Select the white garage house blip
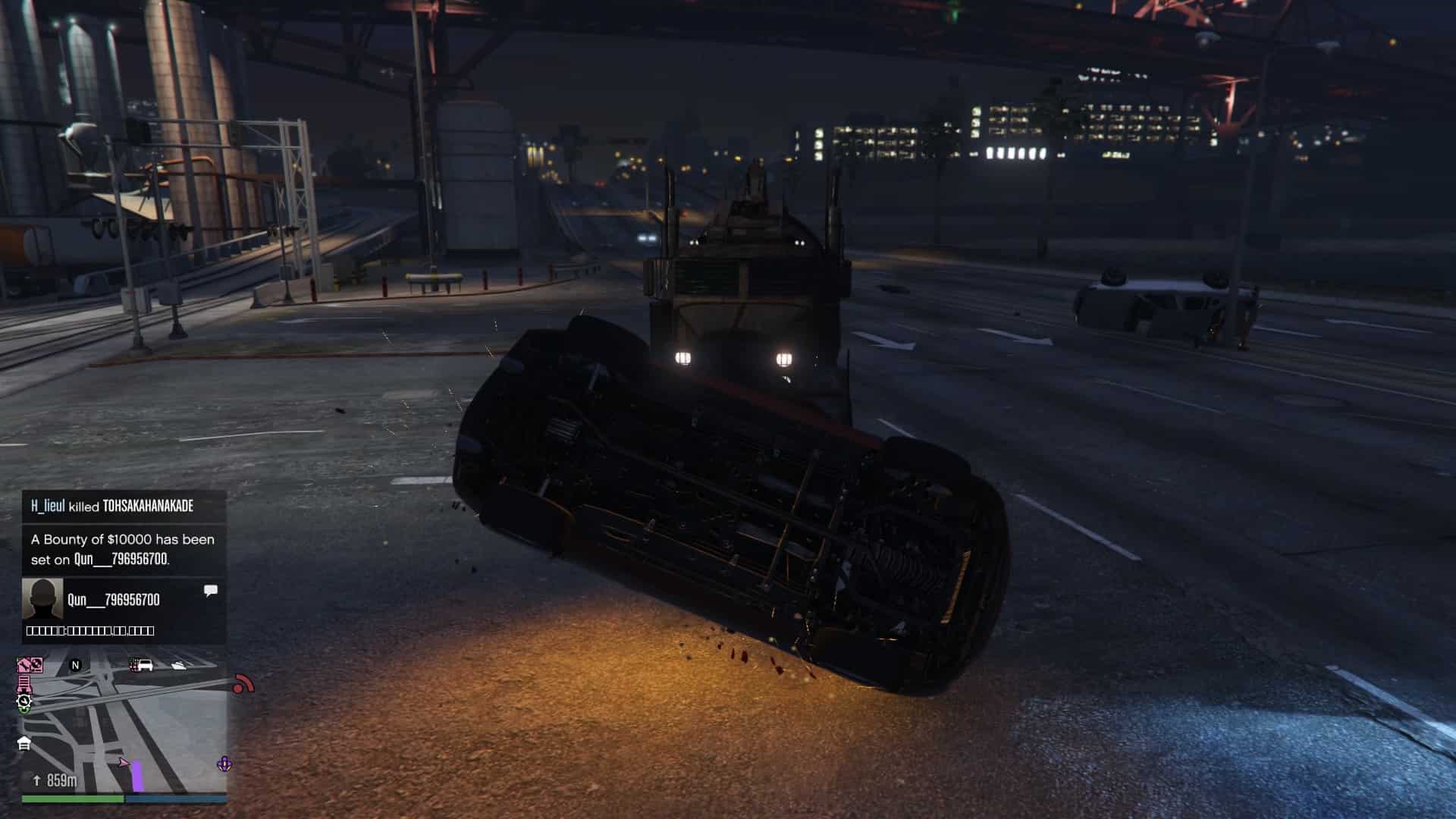This screenshot has width=1456, height=819. (x=24, y=743)
